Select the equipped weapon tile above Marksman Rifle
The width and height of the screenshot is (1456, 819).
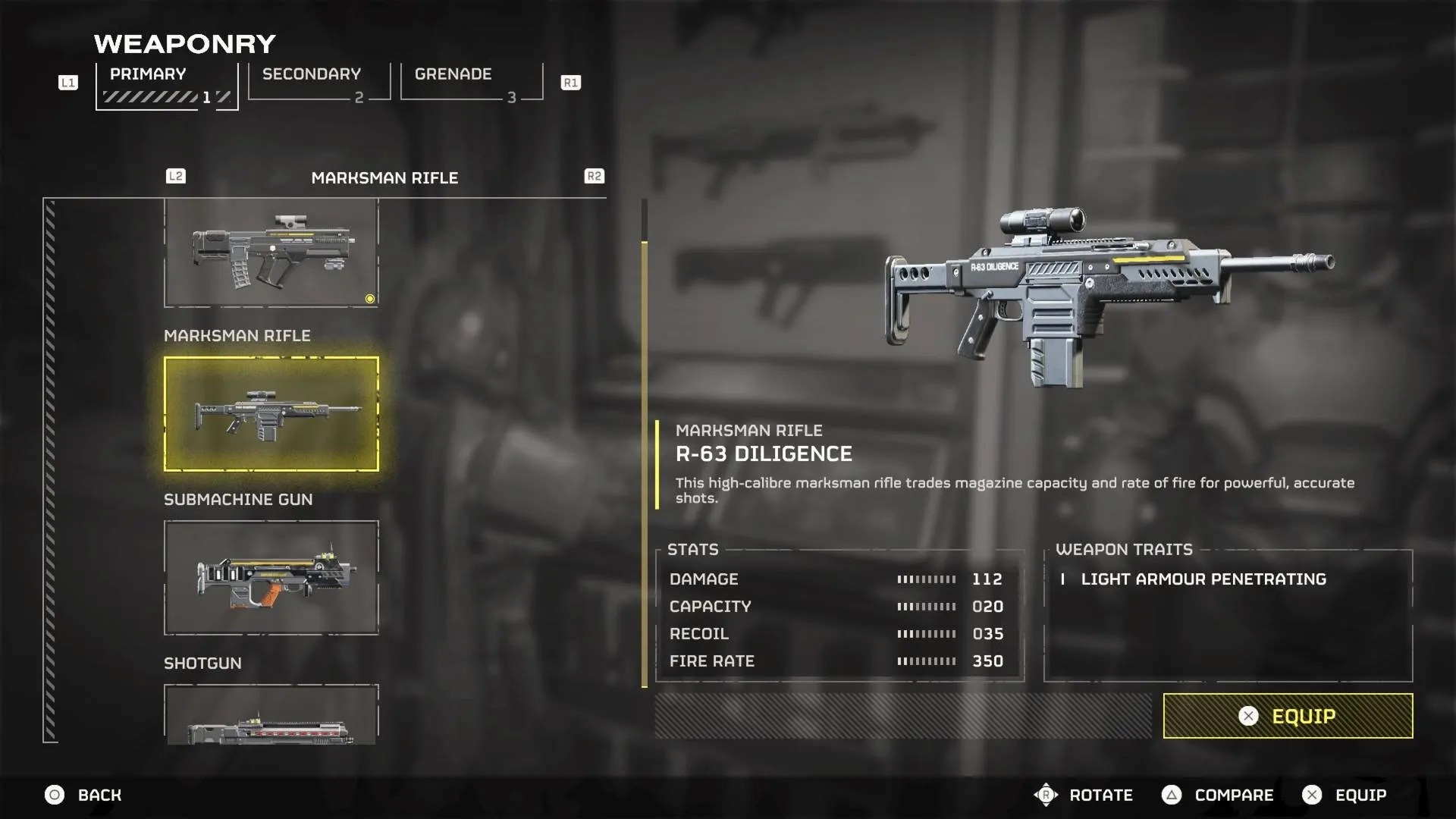coord(271,253)
